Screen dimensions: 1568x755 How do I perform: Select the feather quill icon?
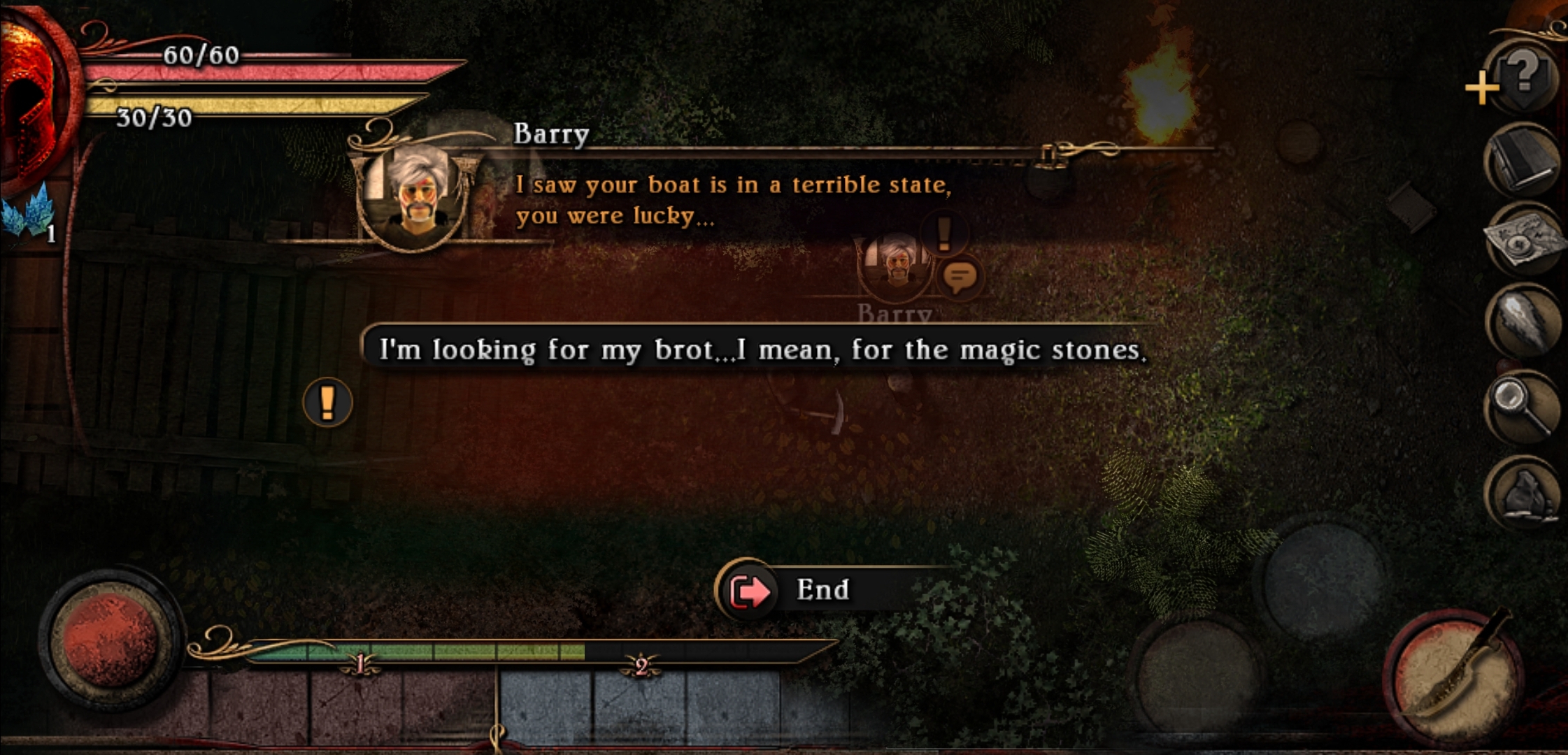pyautogui.click(x=1523, y=323)
